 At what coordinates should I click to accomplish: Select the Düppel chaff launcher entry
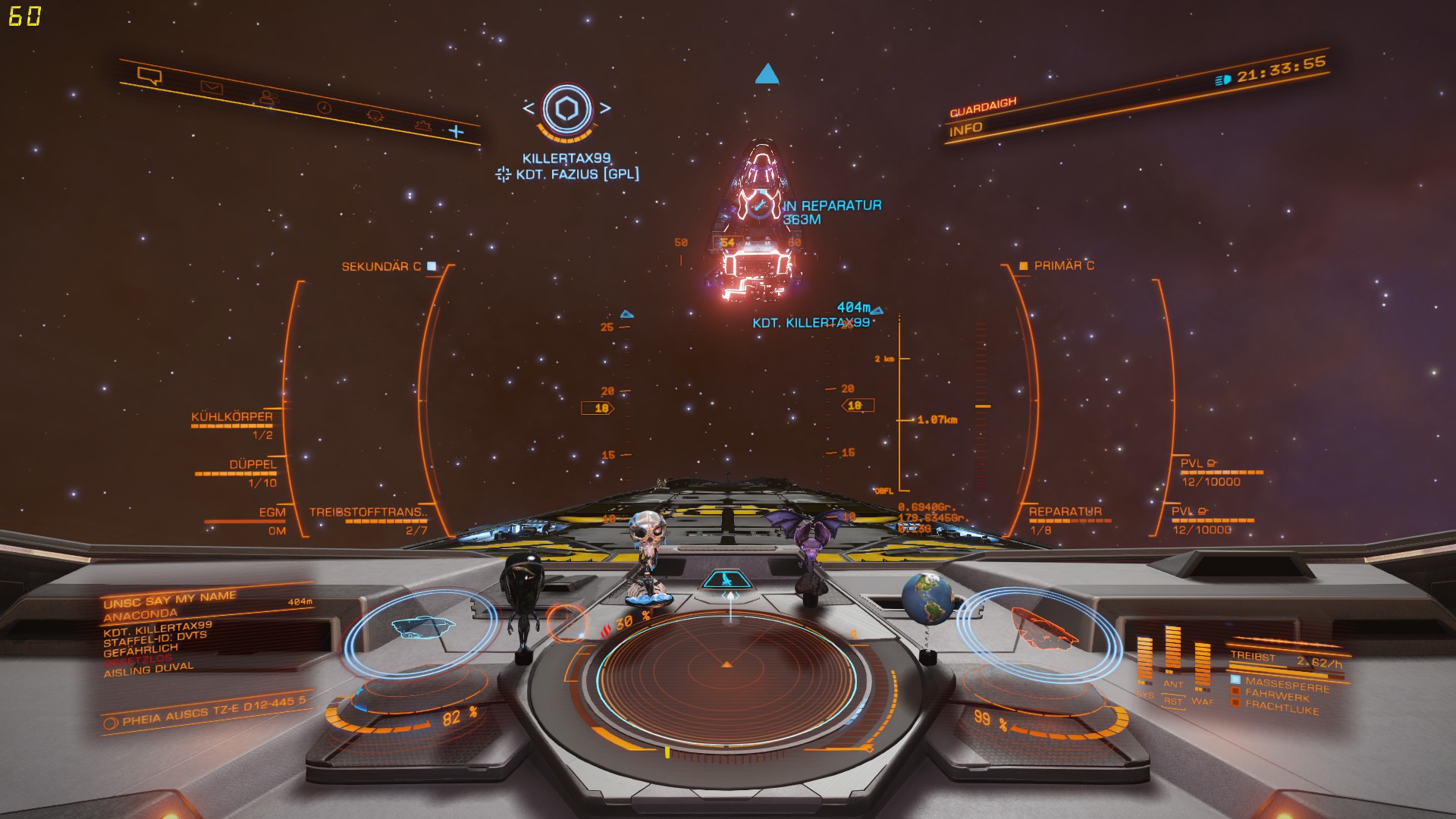[253, 465]
